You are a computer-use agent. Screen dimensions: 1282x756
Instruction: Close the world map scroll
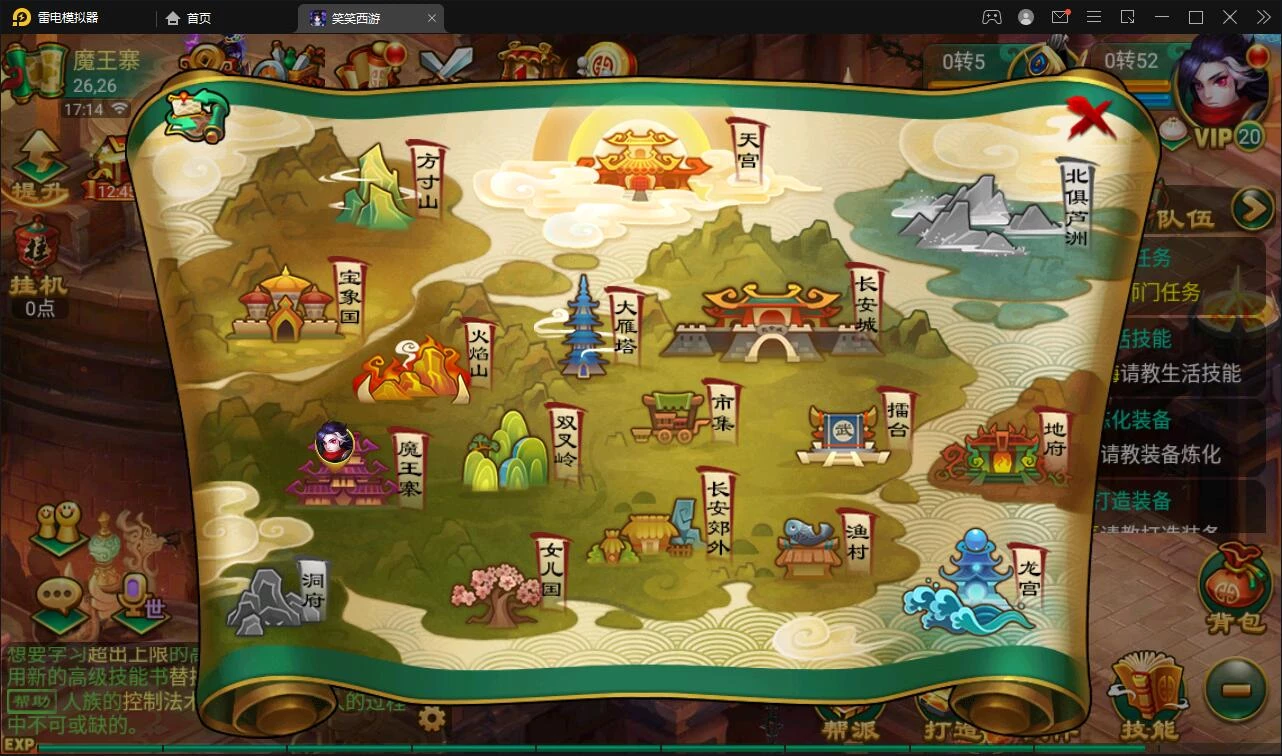[1089, 117]
